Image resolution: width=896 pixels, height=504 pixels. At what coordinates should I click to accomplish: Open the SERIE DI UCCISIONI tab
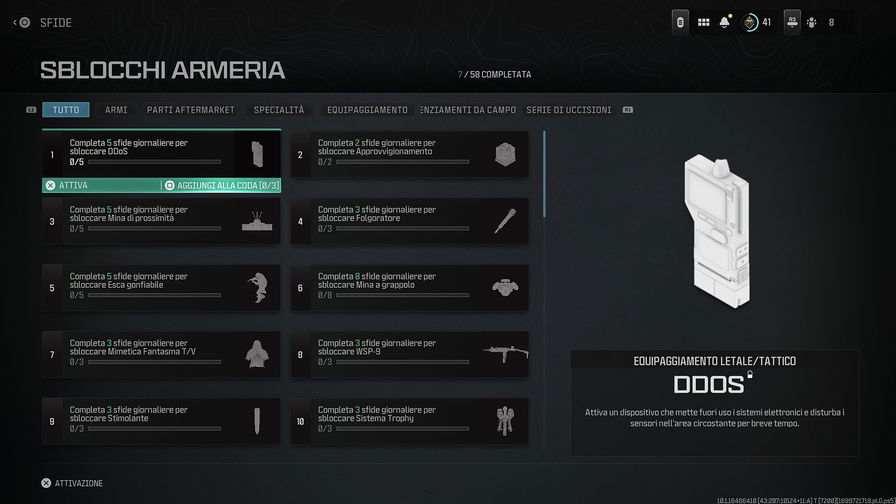click(x=569, y=110)
